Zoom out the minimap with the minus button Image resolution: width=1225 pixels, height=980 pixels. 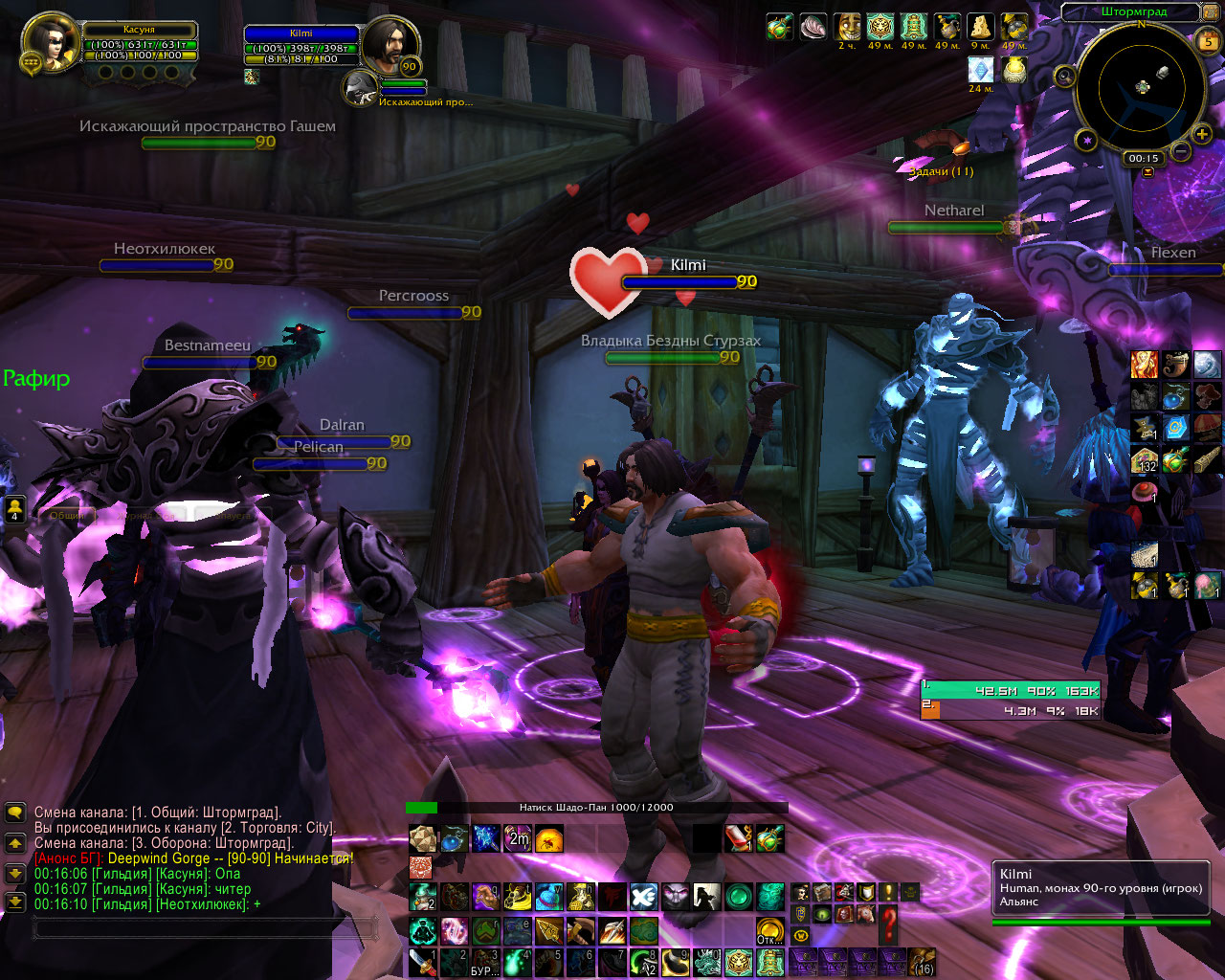point(1181,151)
